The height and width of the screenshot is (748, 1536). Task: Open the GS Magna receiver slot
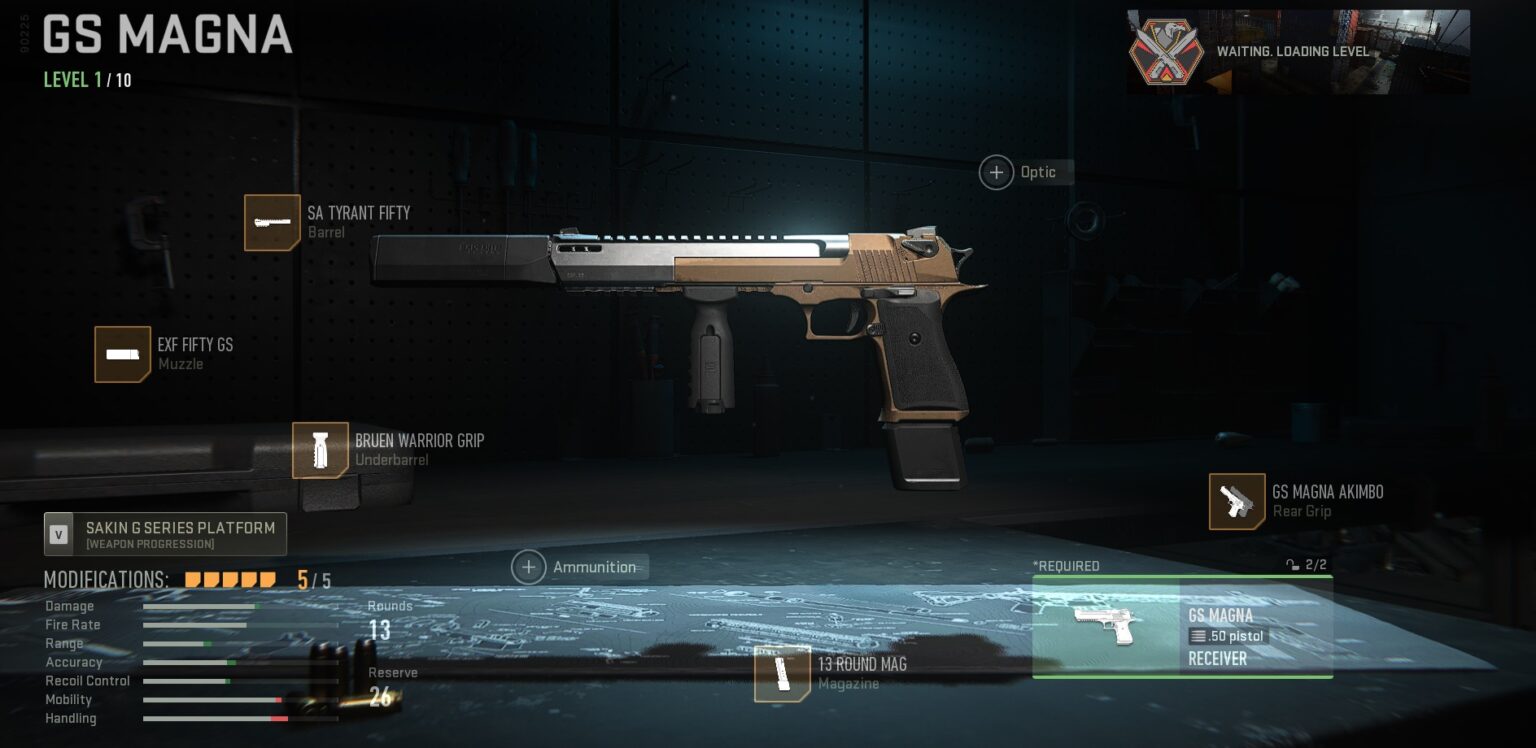click(x=1183, y=627)
